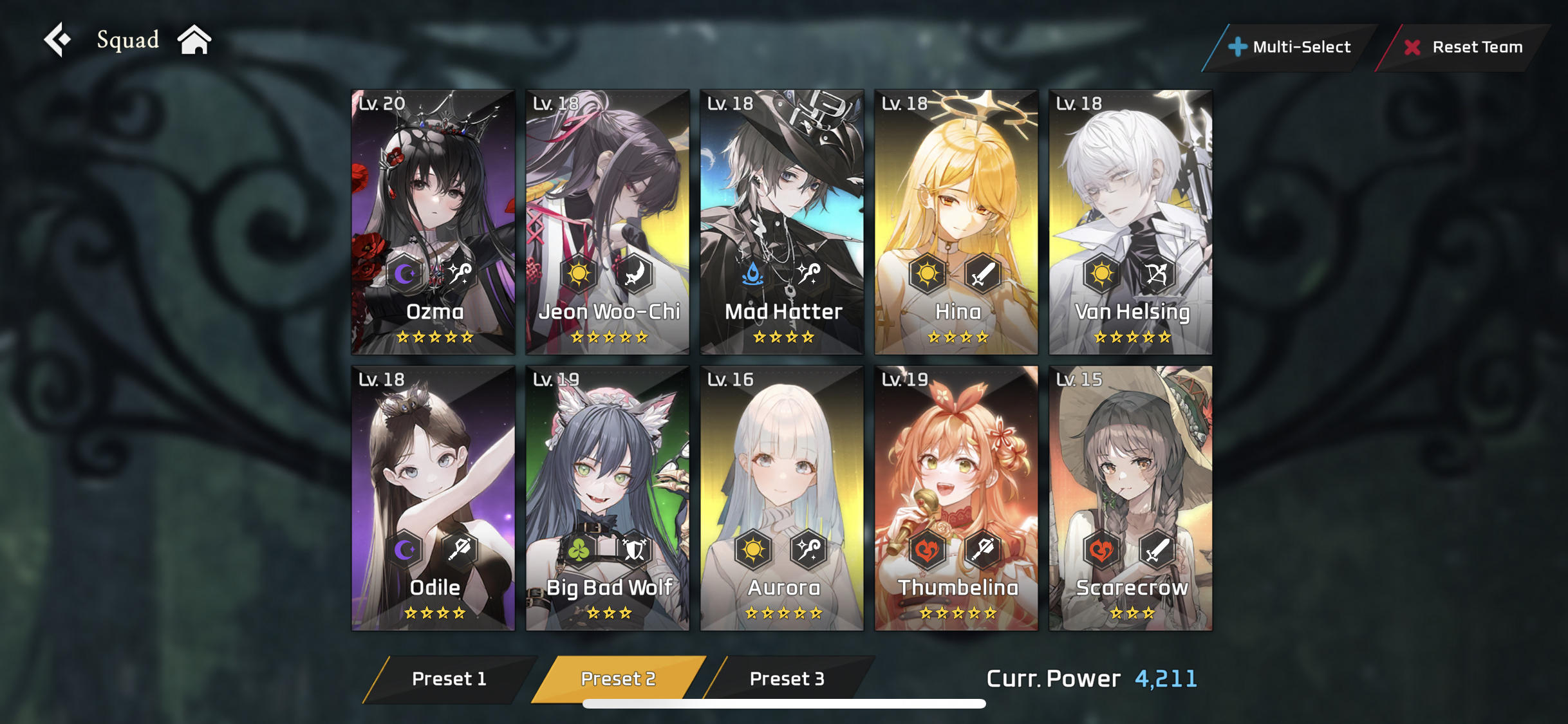The image size is (1568, 724).
Task: Select Hina's character card
Action: 957,222
